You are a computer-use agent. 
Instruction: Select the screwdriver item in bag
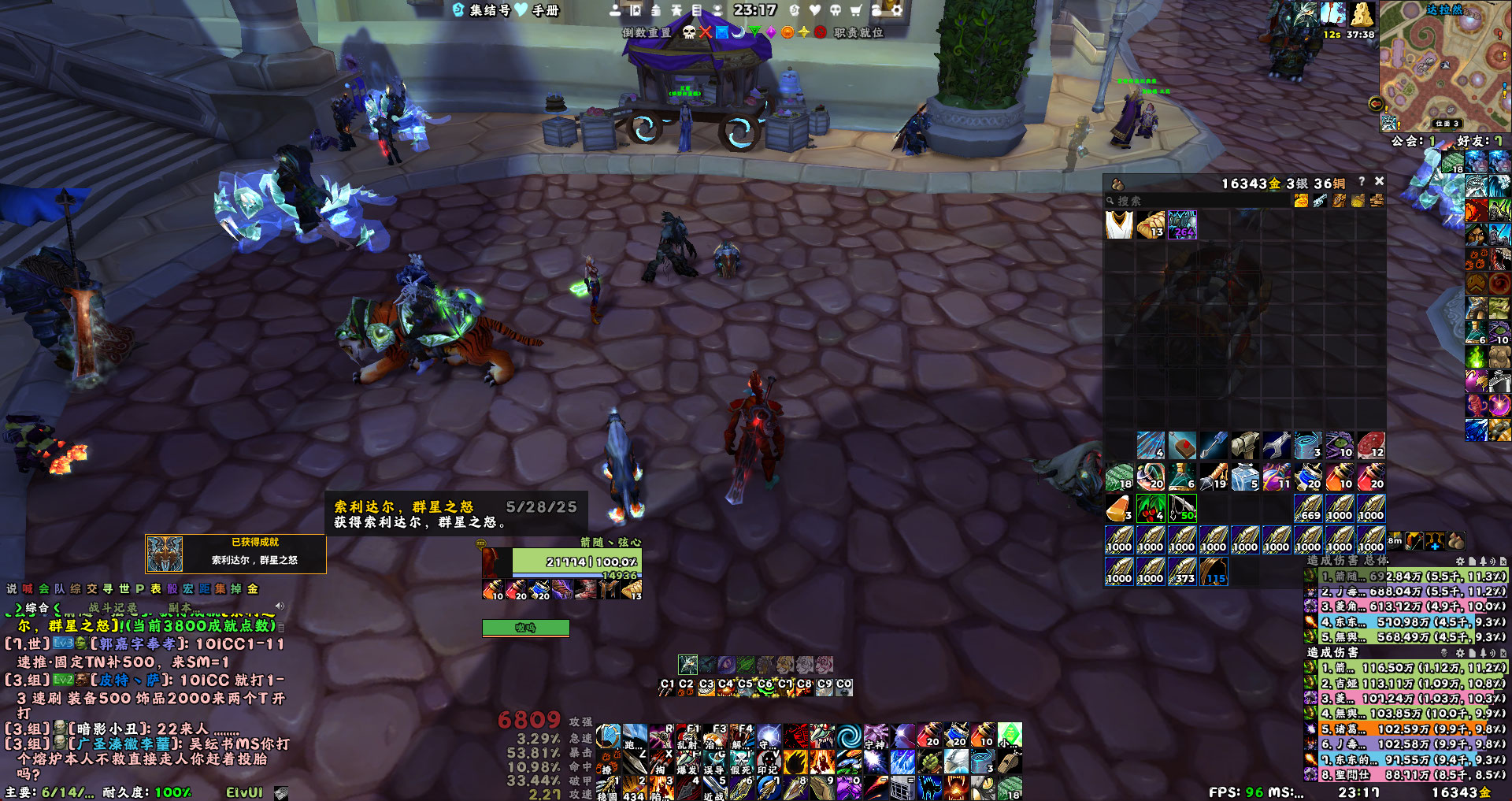click(1214, 445)
